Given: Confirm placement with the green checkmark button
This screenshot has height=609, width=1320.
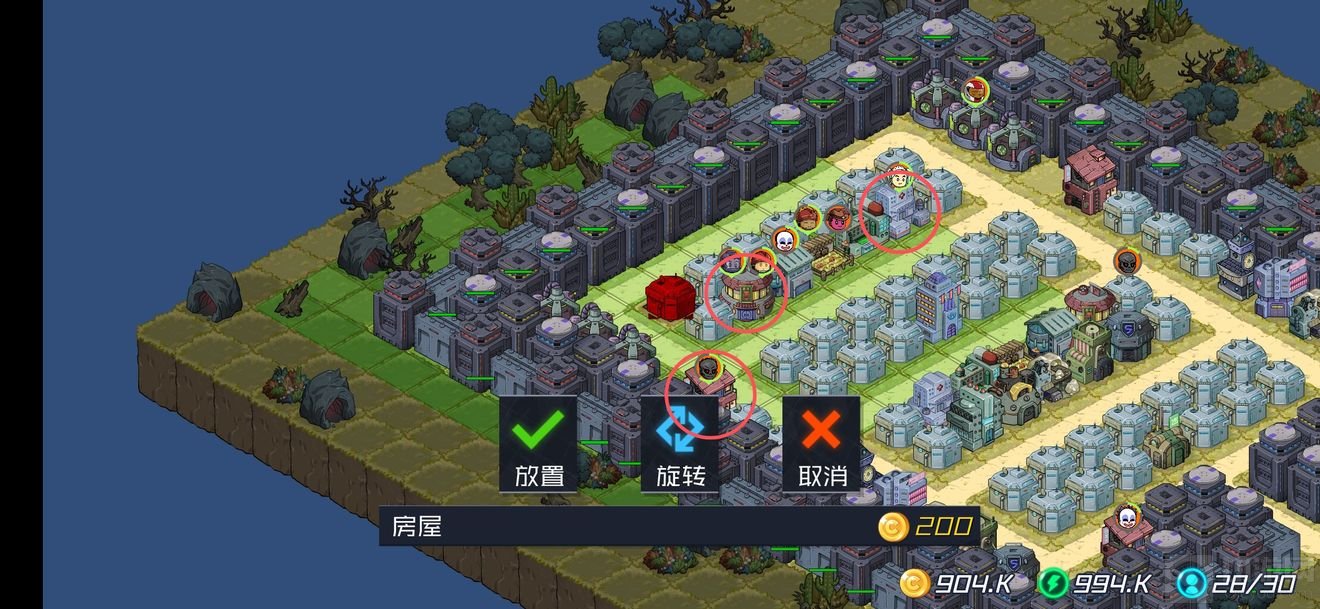Looking at the screenshot, I should (x=539, y=443).
